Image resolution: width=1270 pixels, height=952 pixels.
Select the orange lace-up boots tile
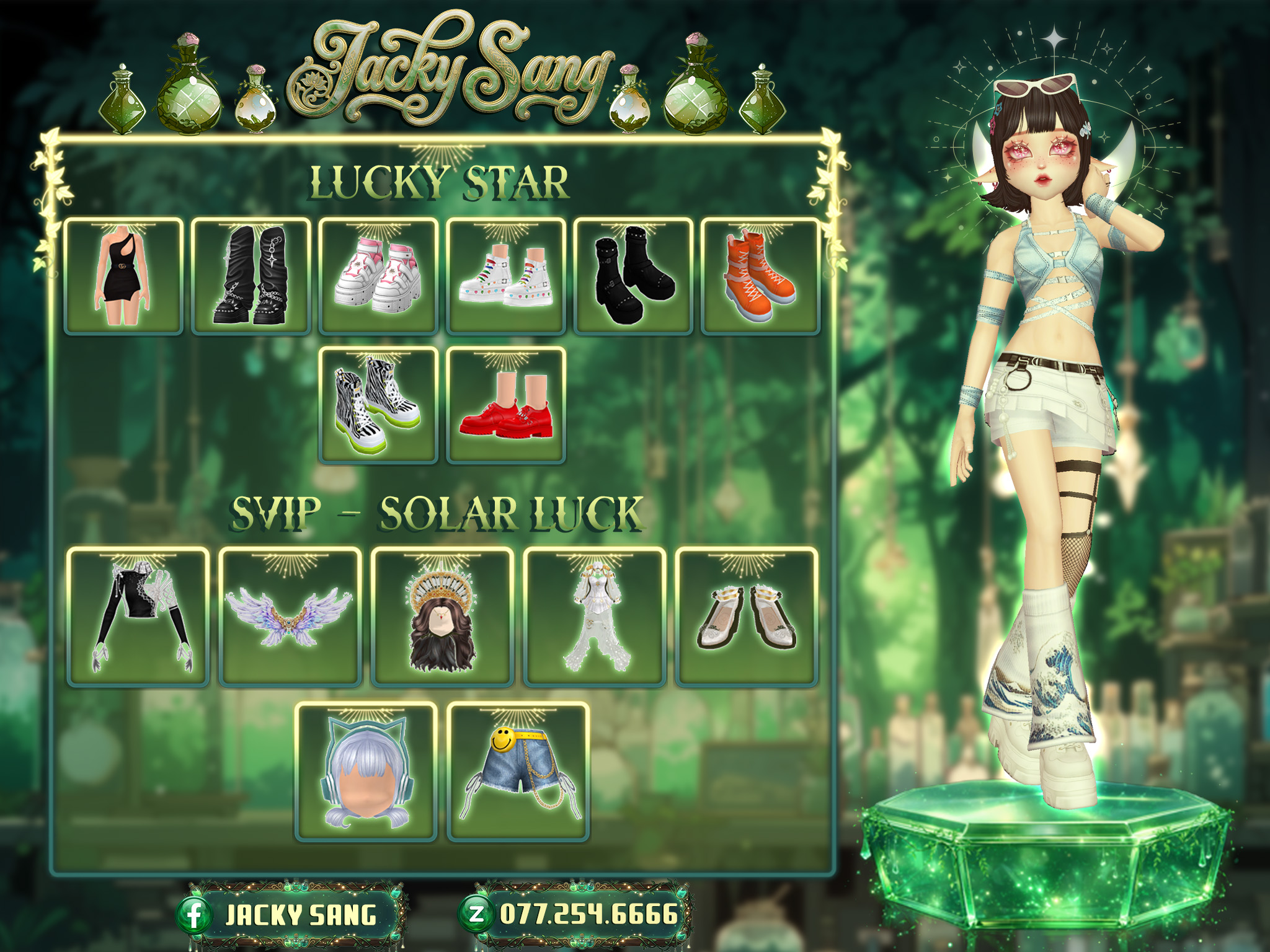(x=760, y=276)
